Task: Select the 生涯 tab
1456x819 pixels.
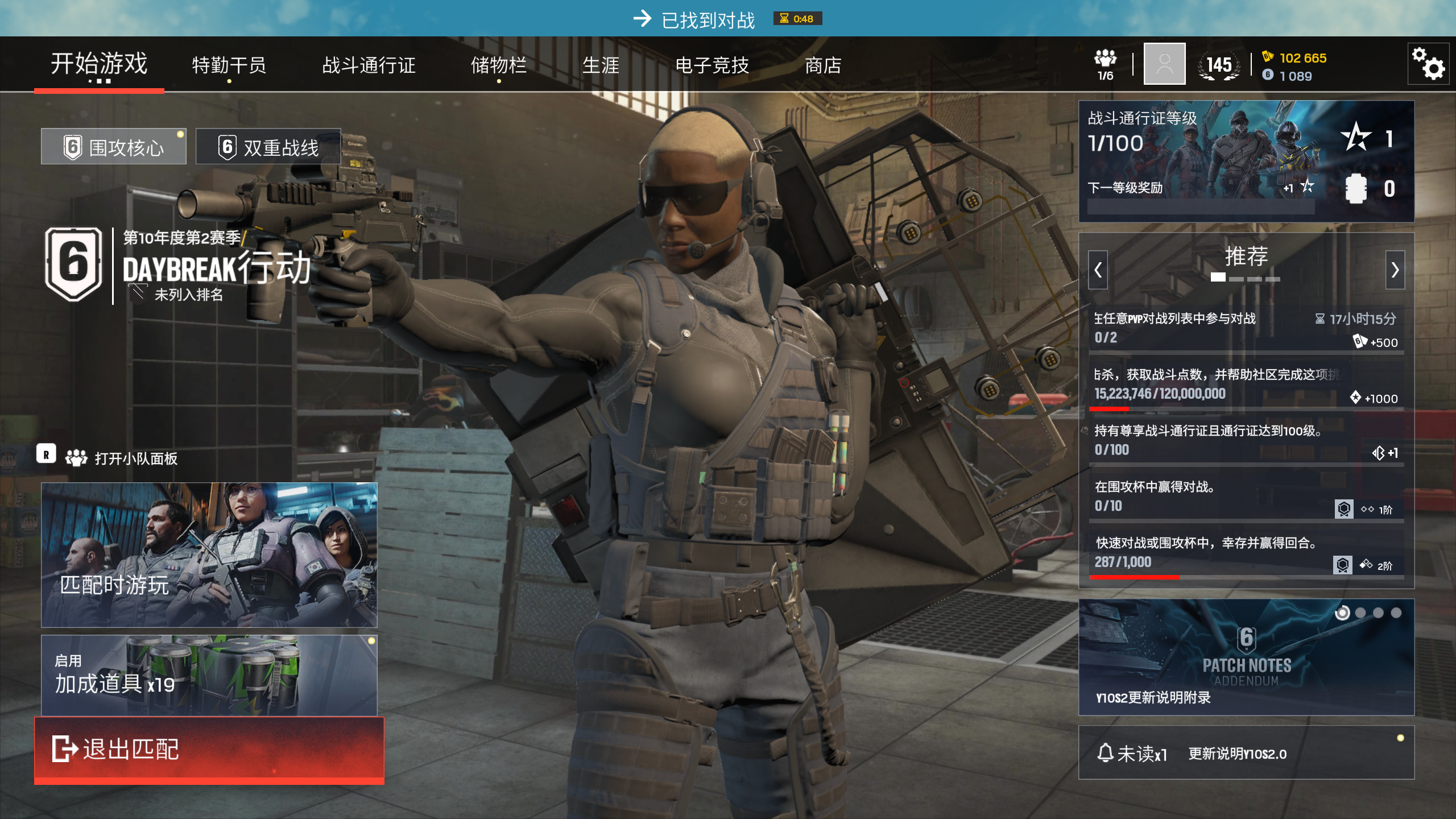Action: pos(601,65)
